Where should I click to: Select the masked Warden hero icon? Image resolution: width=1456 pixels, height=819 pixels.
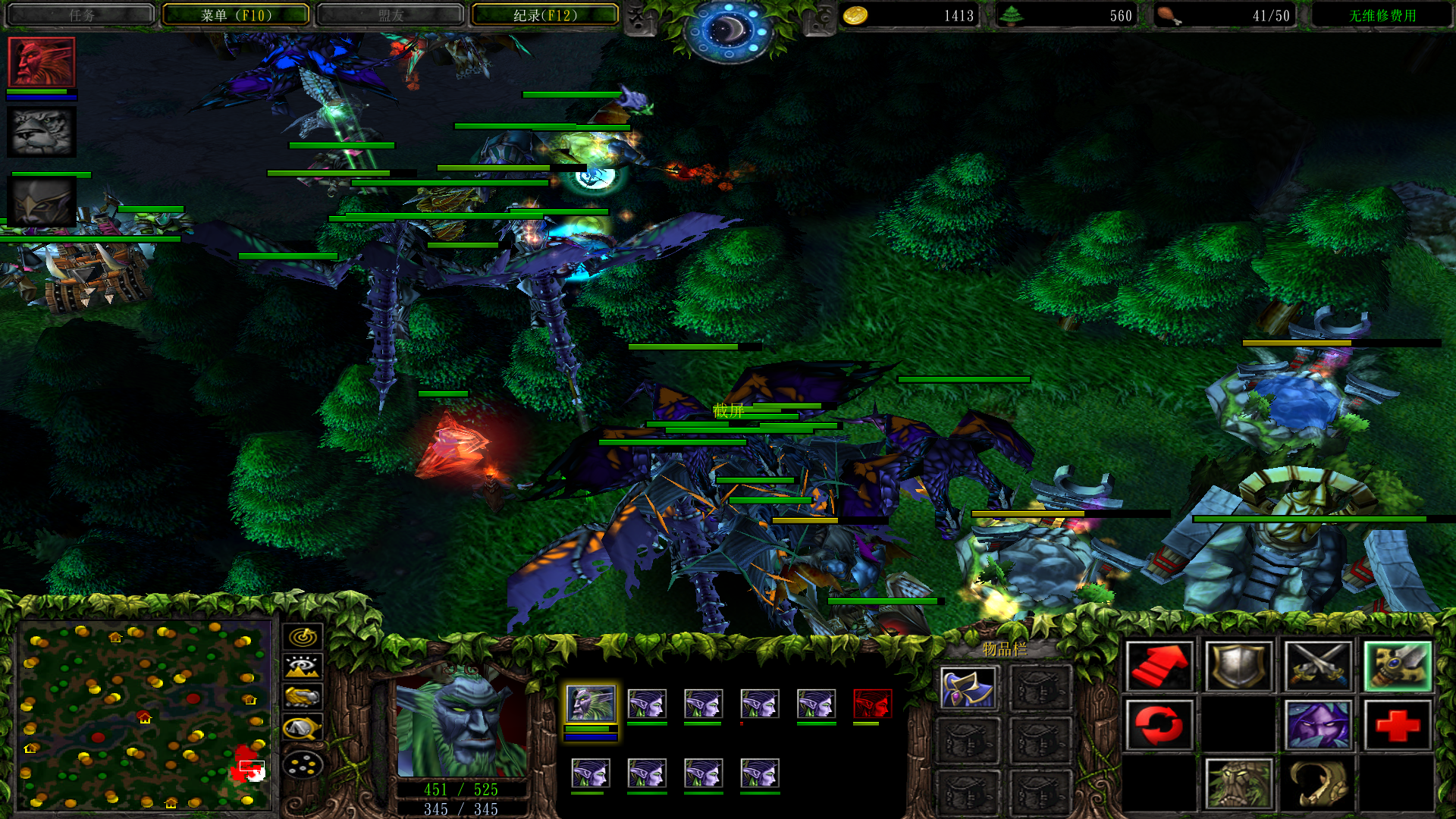(x=42, y=202)
